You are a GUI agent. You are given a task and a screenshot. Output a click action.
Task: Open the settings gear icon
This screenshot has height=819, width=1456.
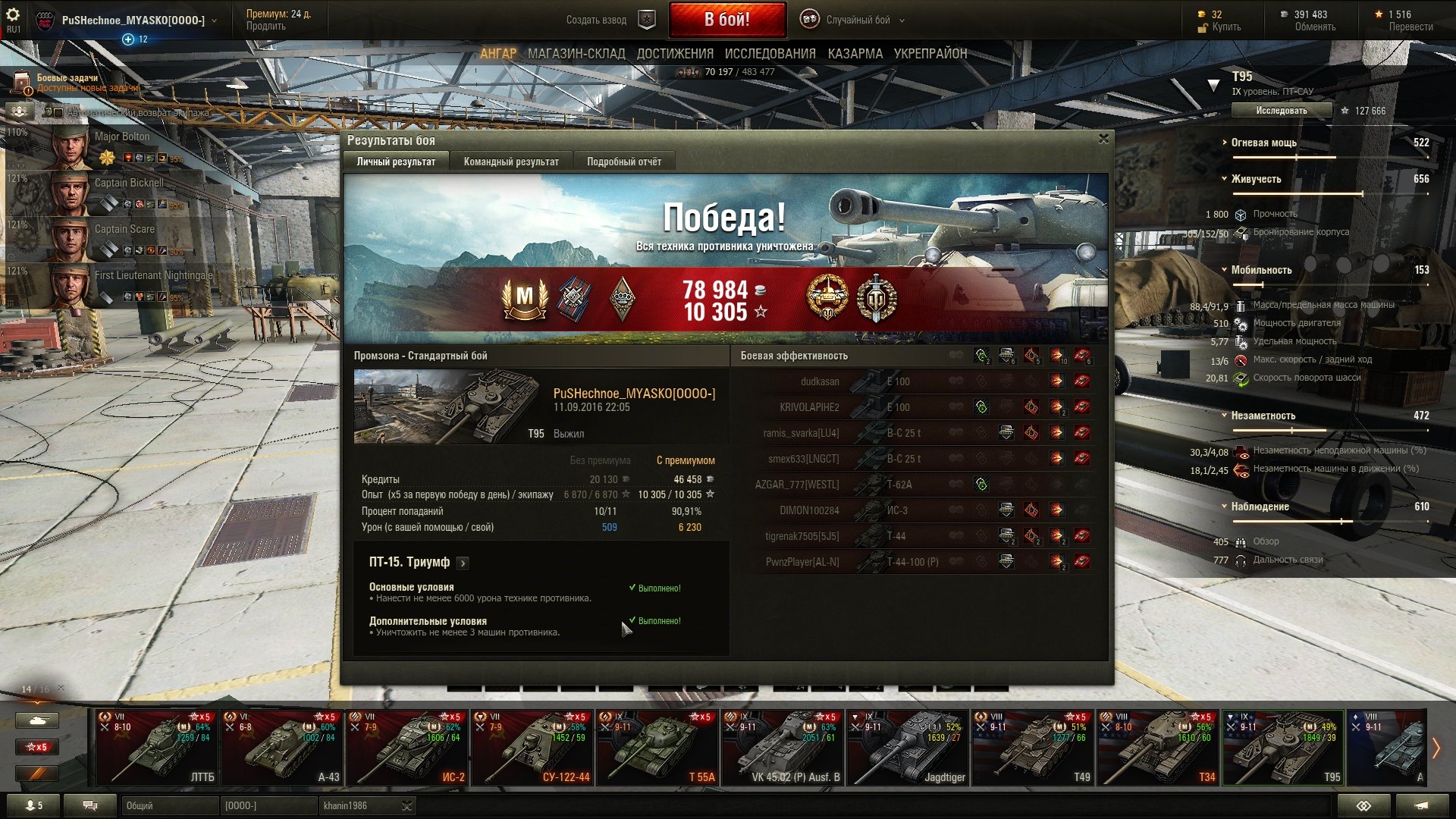coord(13,15)
